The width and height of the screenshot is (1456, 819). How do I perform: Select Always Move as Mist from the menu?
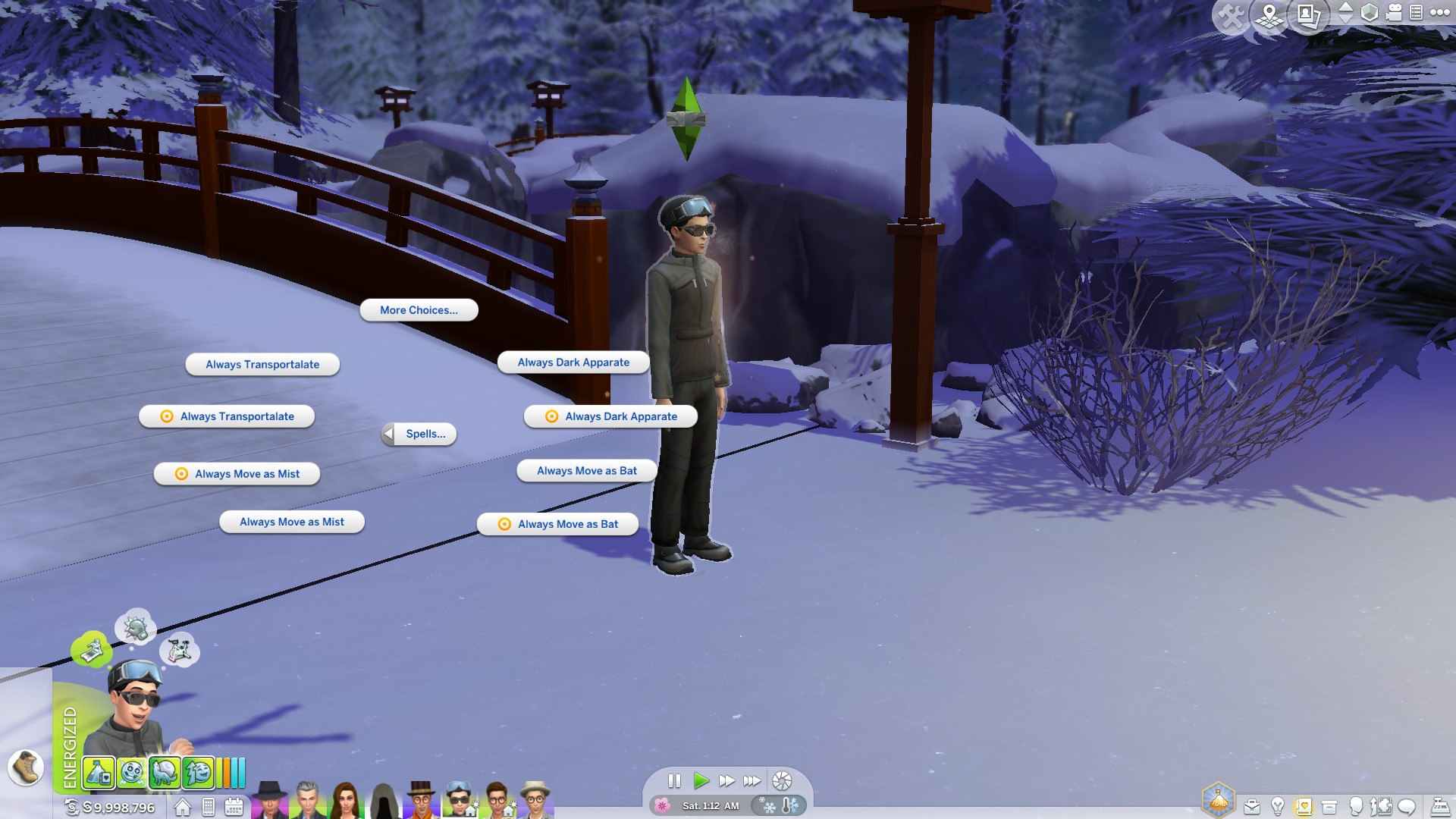[x=237, y=473]
